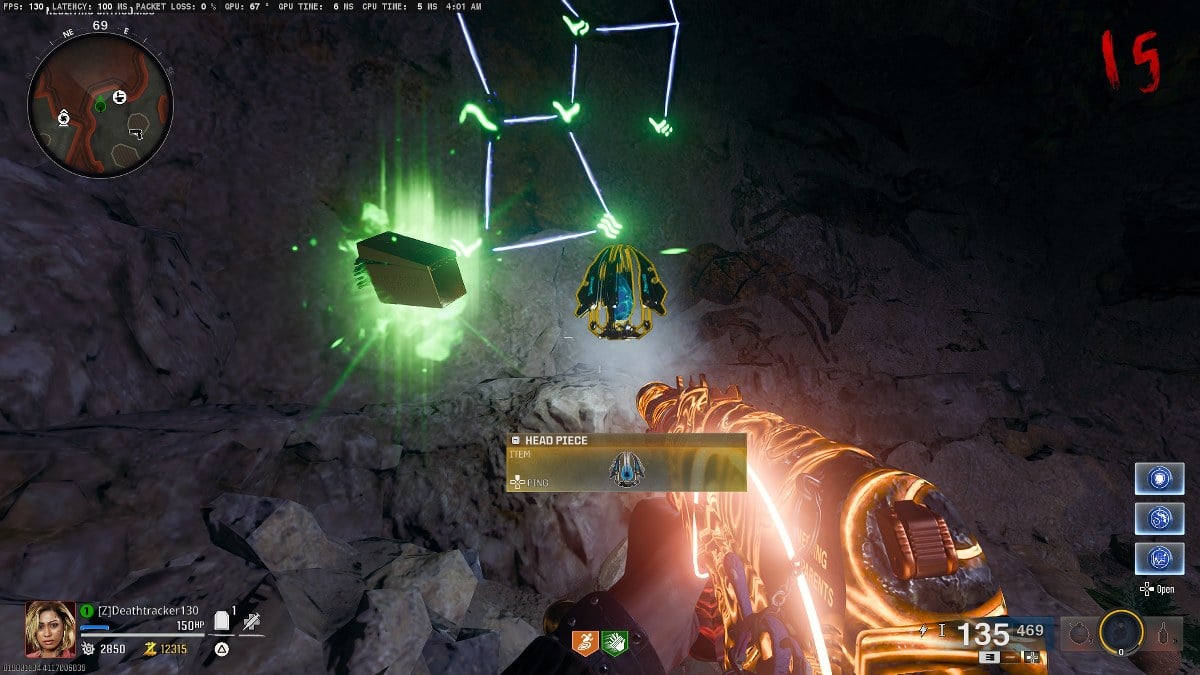This screenshot has width=1200, height=675.
Task: Select the Head Piece item tooltip
Action: (x=627, y=462)
